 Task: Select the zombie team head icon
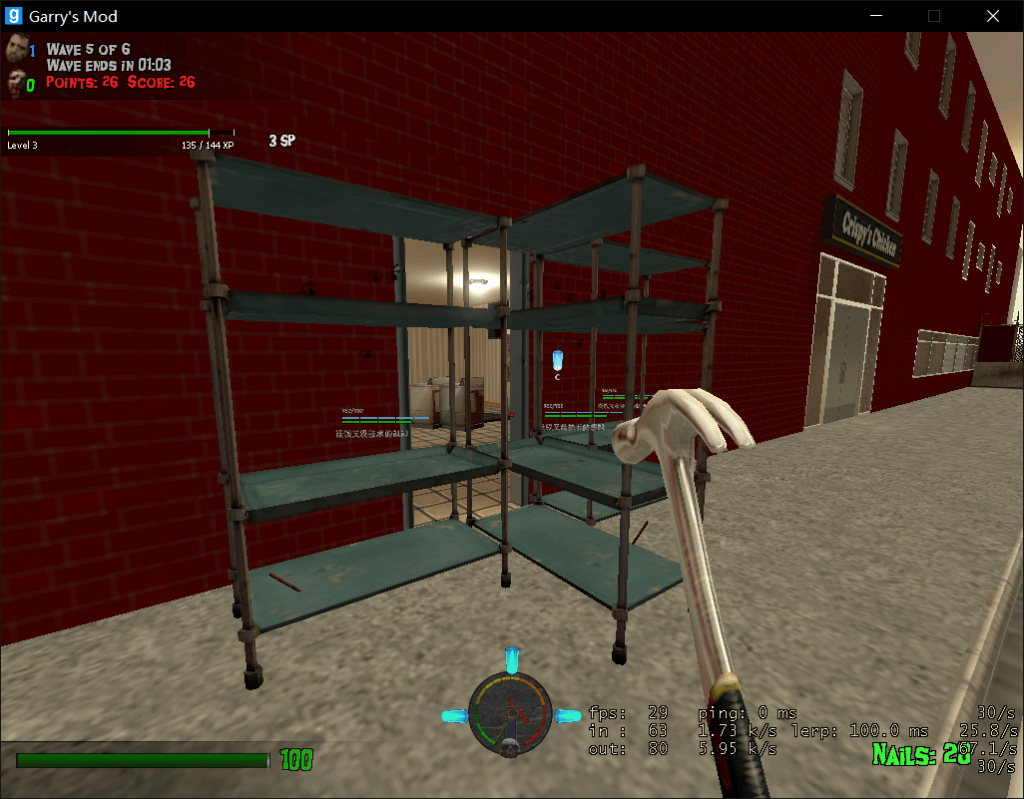pos(16,82)
